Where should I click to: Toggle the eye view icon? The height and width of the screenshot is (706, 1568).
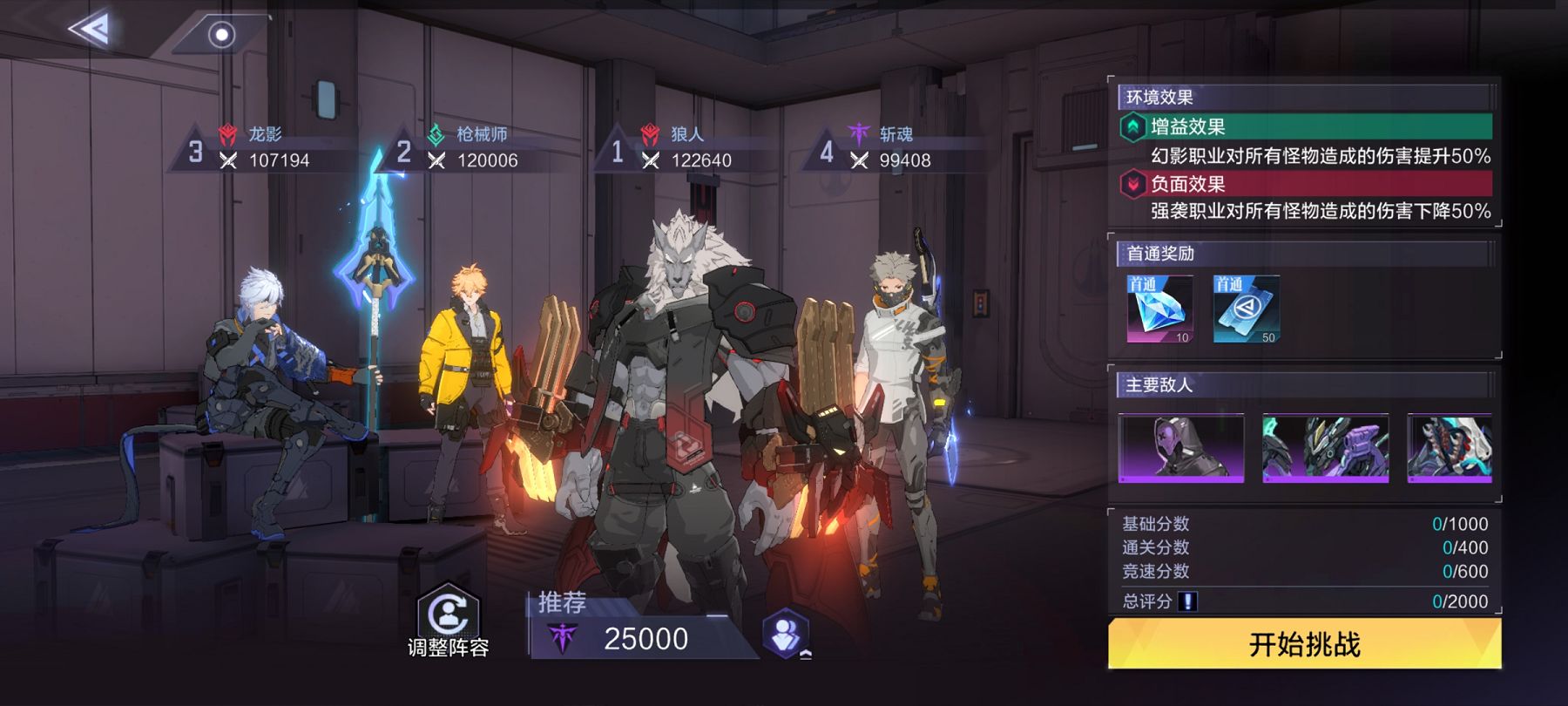tap(222, 35)
